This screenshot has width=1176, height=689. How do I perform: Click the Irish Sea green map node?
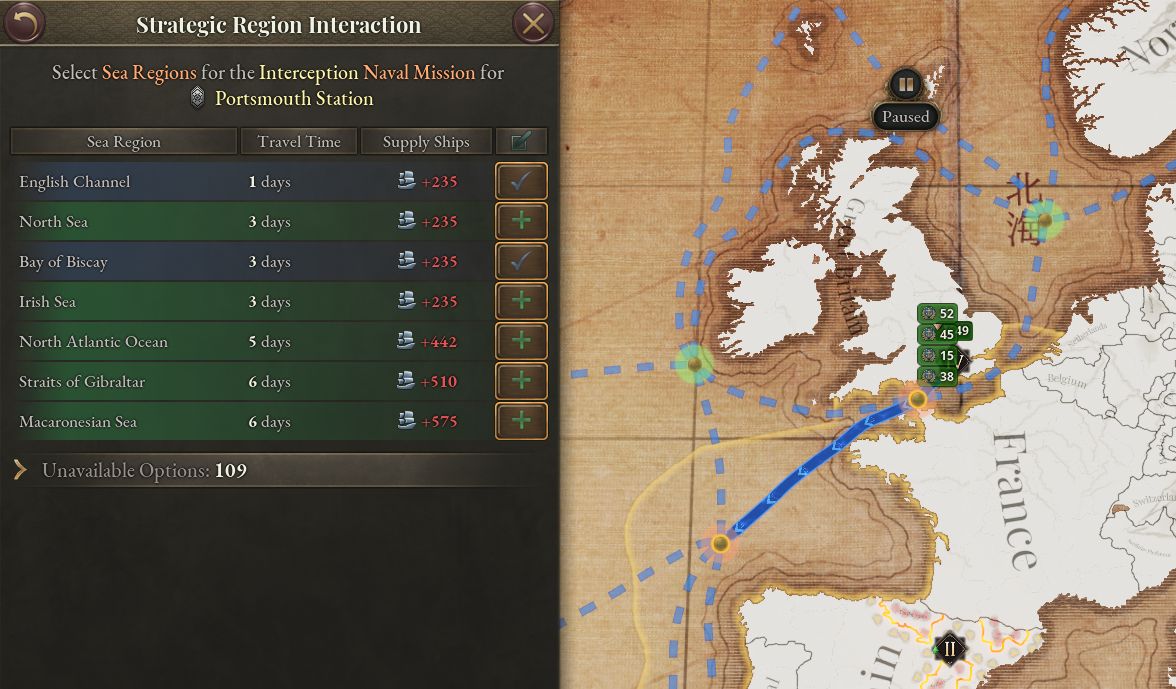pyautogui.click(x=694, y=363)
